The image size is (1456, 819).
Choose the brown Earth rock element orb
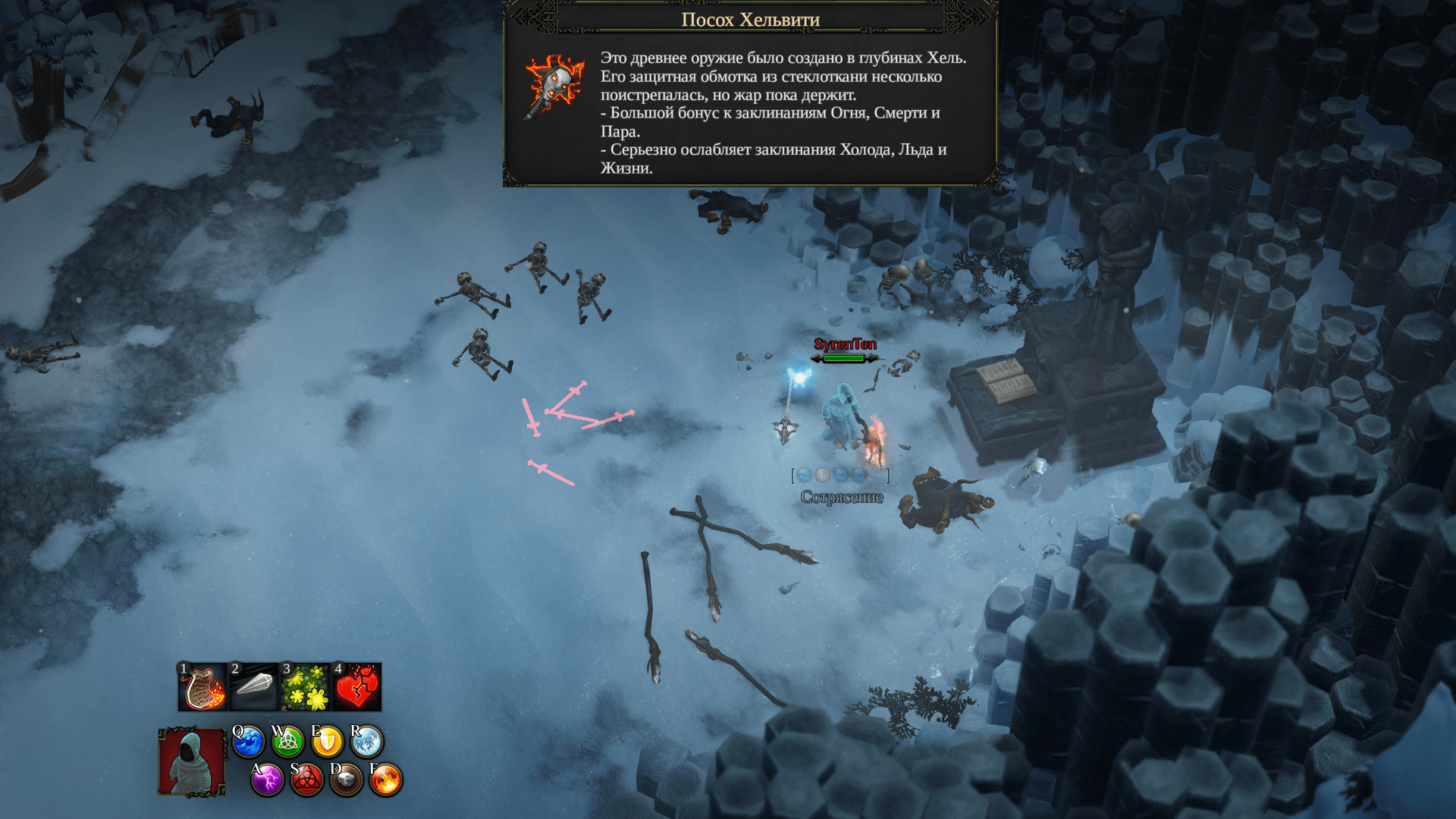tap(346, 780)
